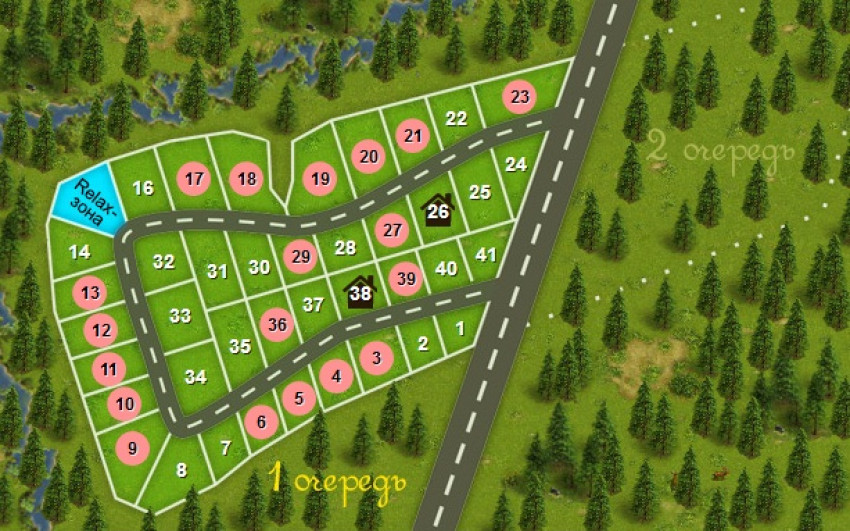
Task: Choose plot number 22
Action: (x=456, y=118)
